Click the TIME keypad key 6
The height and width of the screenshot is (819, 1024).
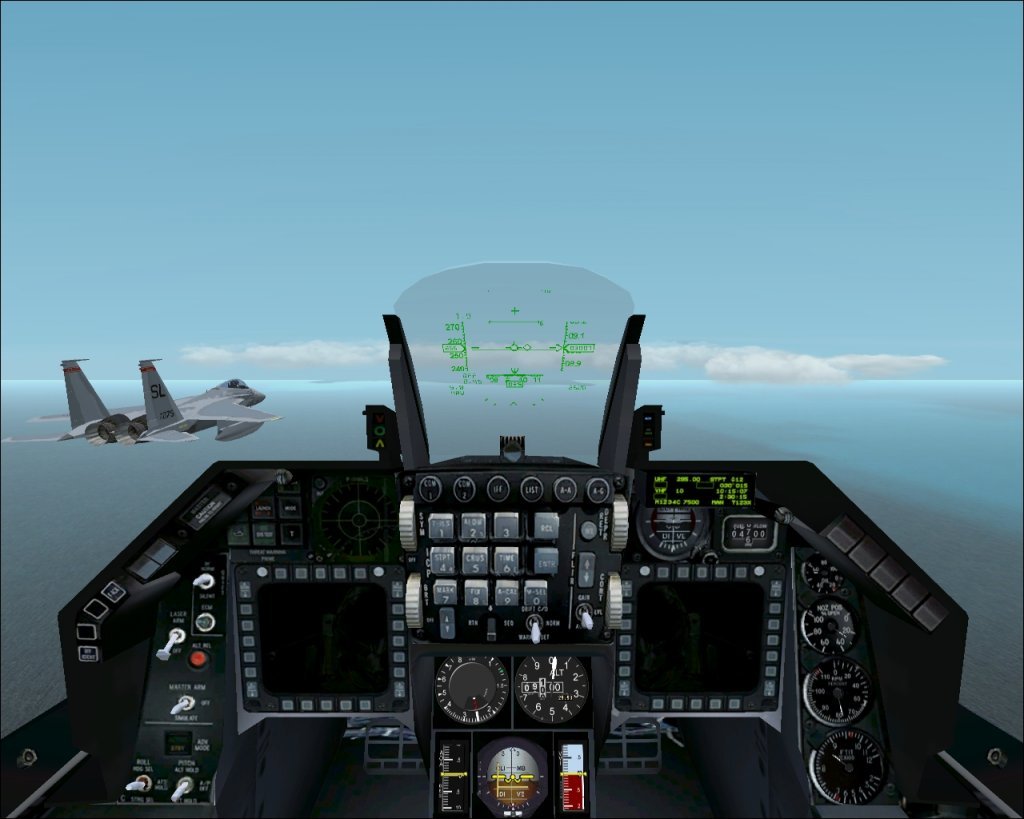[x=507, y=558]
